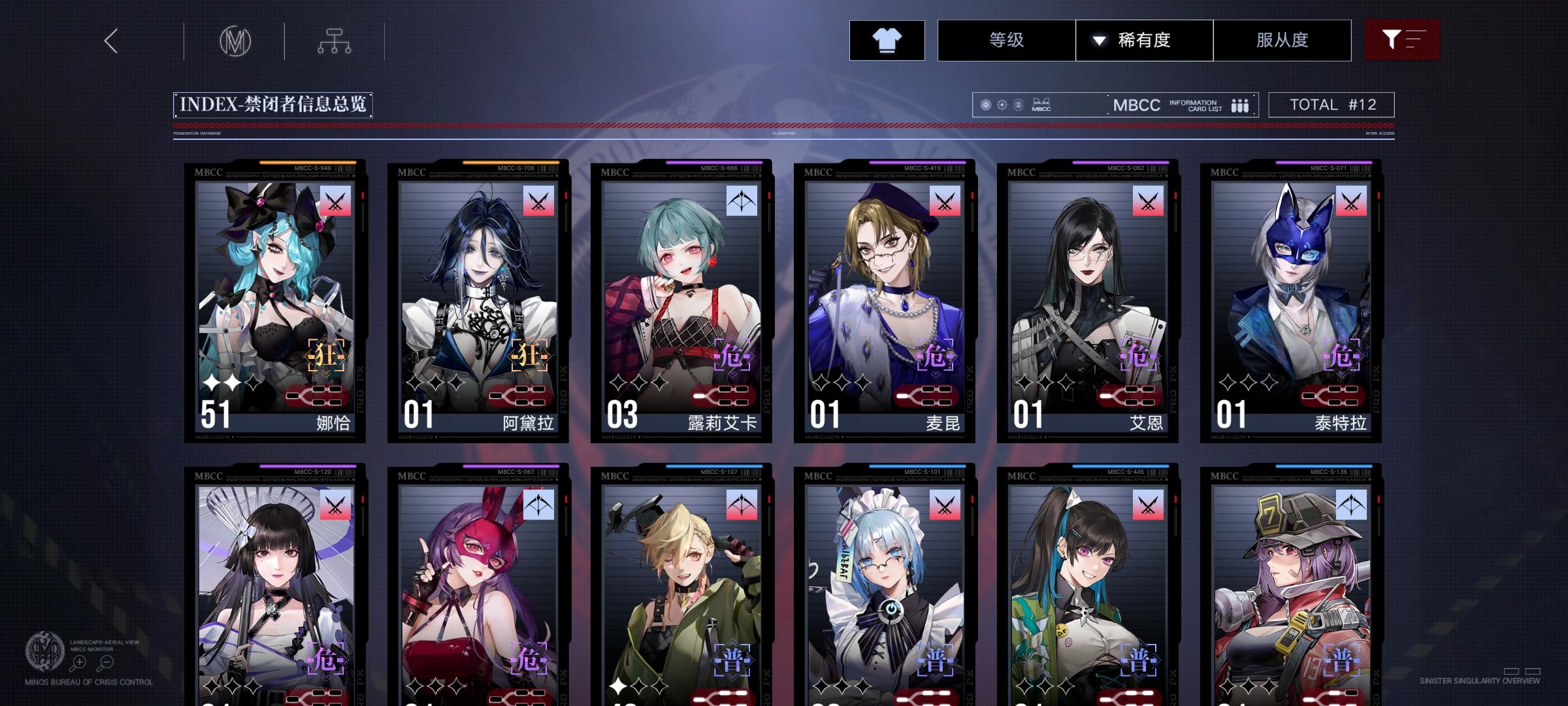1568x706 pixels.
Task: Click the TOTAL #12 counter button
Action: click(1330, 104)
